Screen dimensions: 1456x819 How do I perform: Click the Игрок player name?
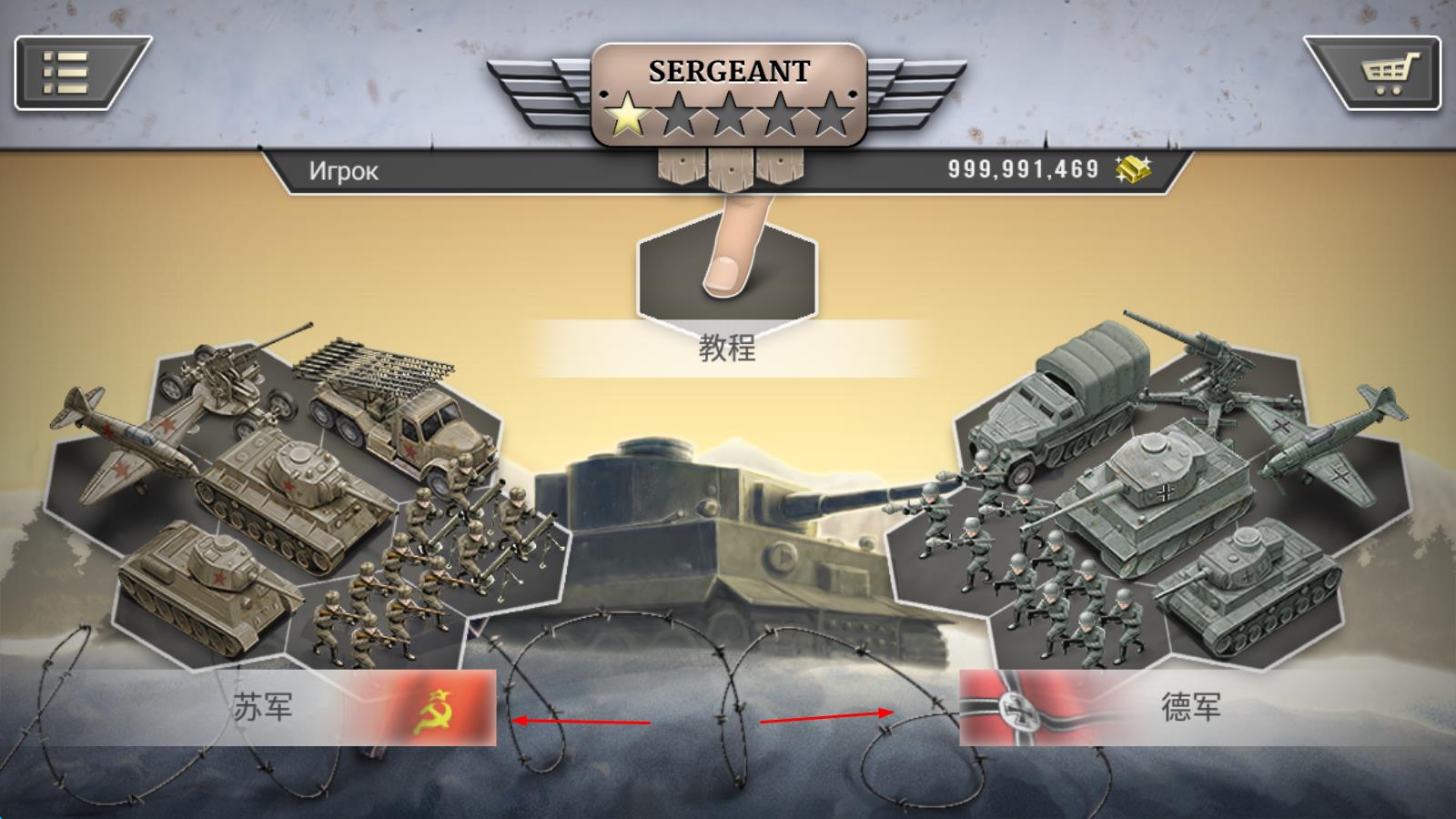tap(343, 171)
